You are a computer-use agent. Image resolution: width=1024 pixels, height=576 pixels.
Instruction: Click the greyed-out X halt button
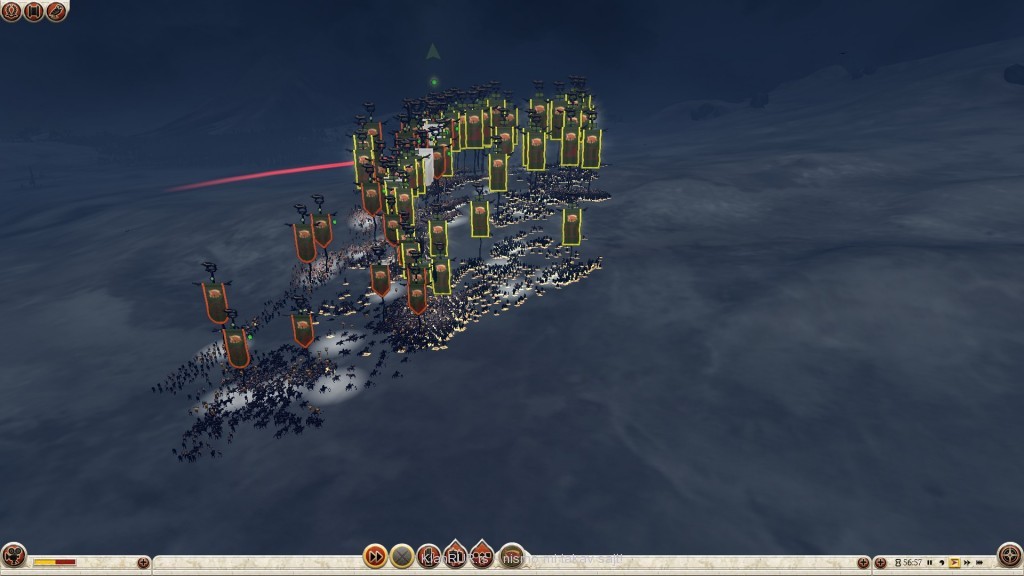pos(402,556)
